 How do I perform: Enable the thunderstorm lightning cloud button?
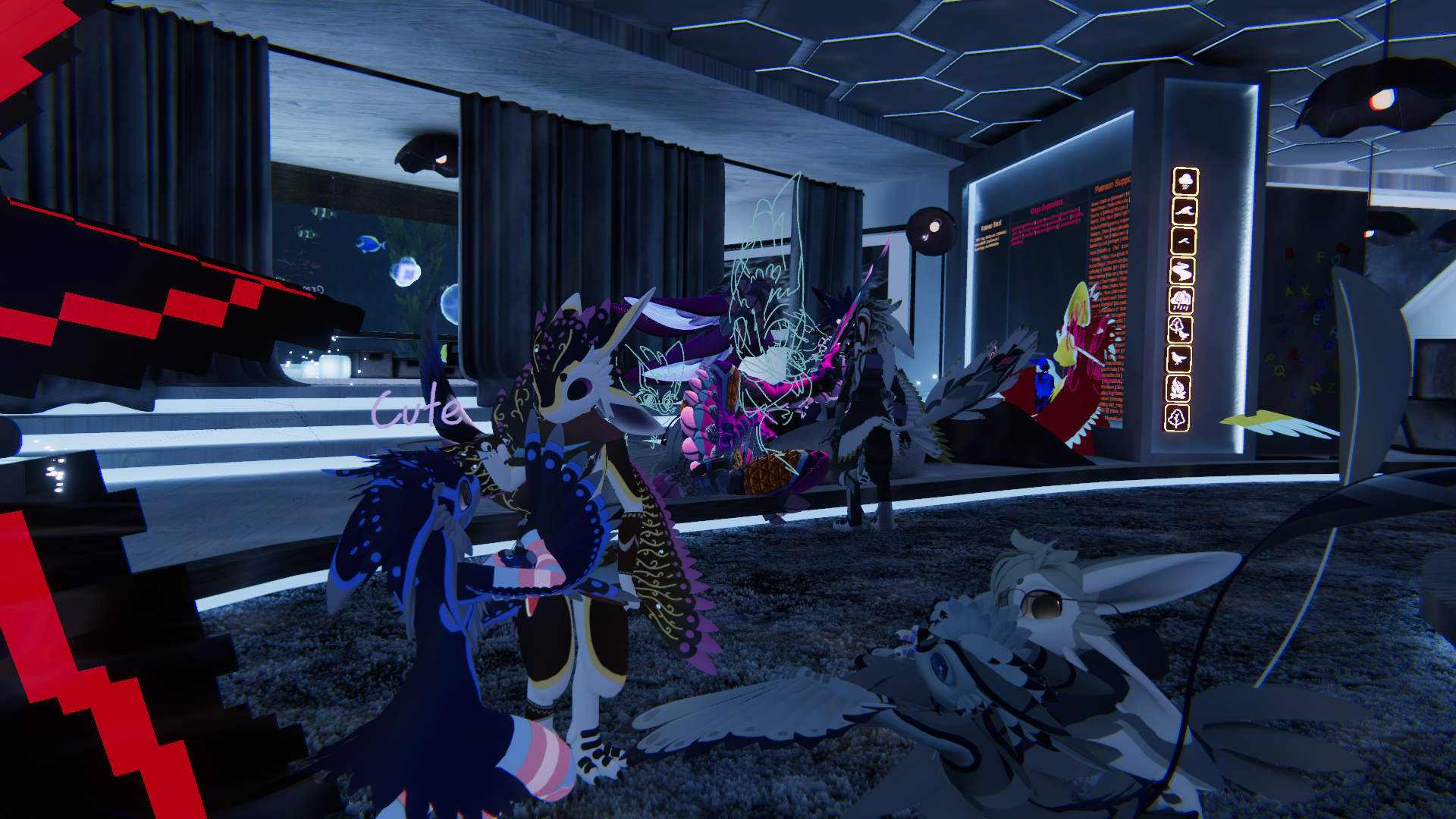(x=1181, y=300)
